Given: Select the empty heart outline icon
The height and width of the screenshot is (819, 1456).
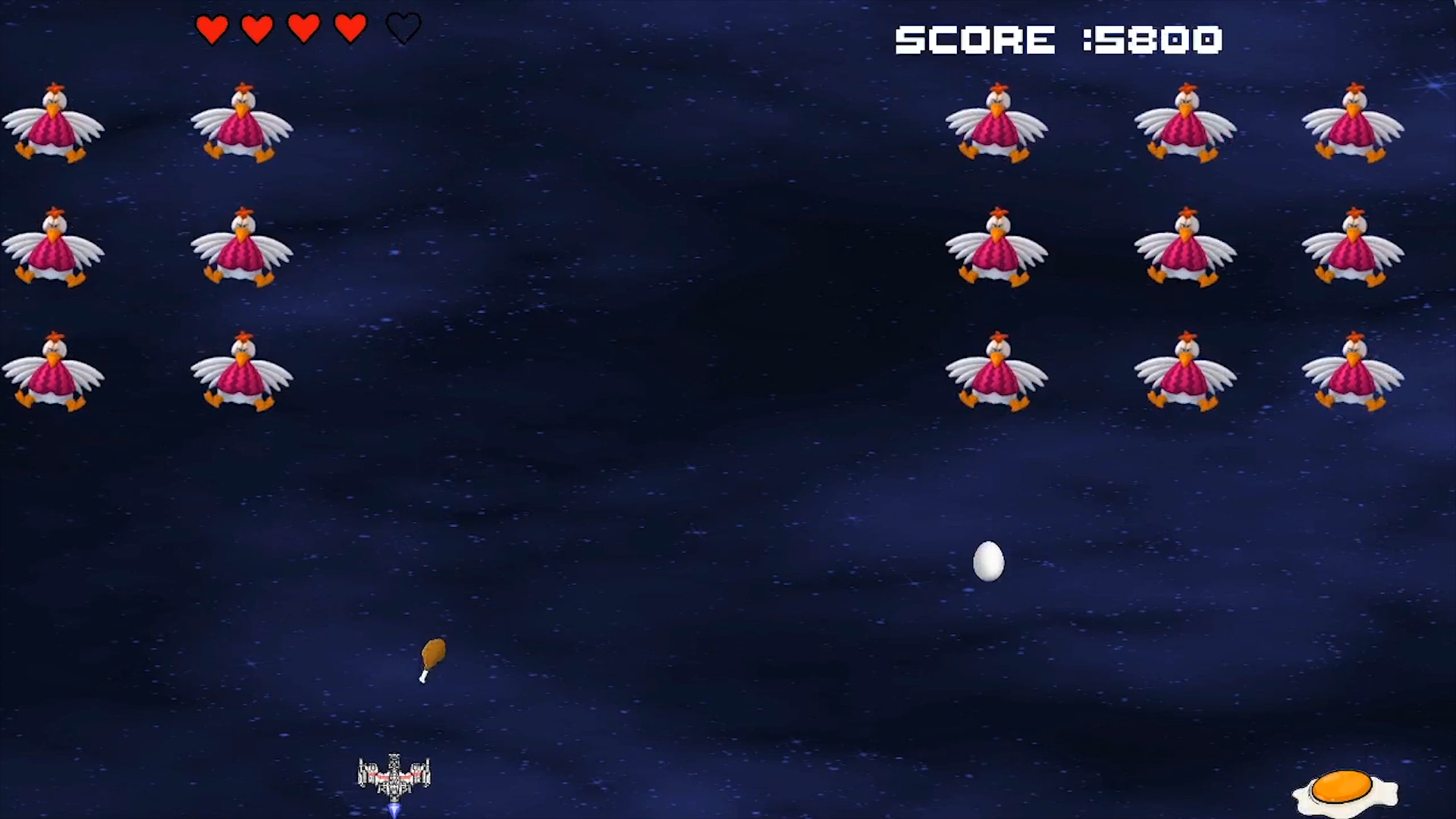Looking at the screenshot, I should click(x=403, y=29).
